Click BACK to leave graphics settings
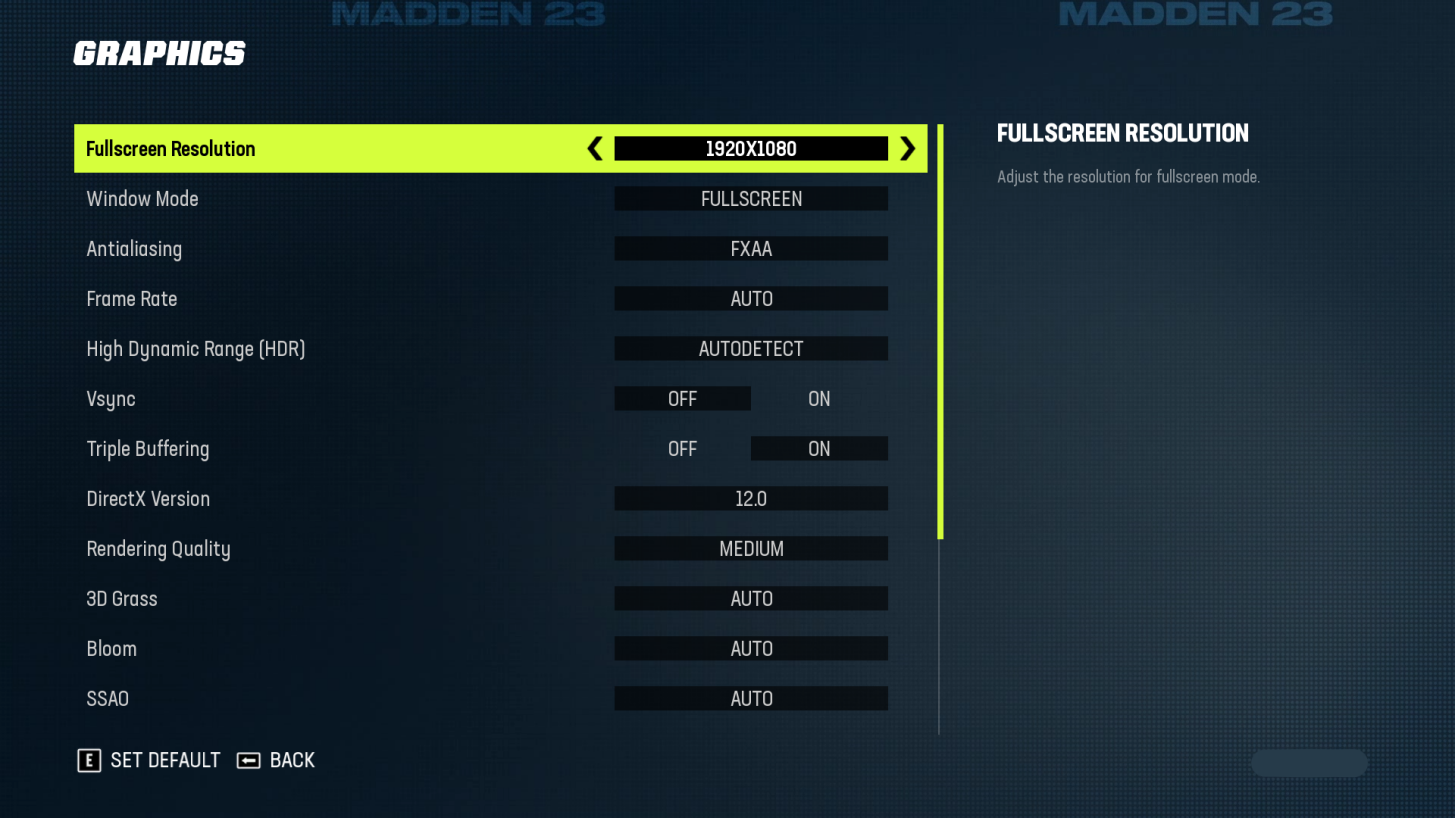Image resolution: width=1455 pixels, height=818 pixels. point(290,760)
